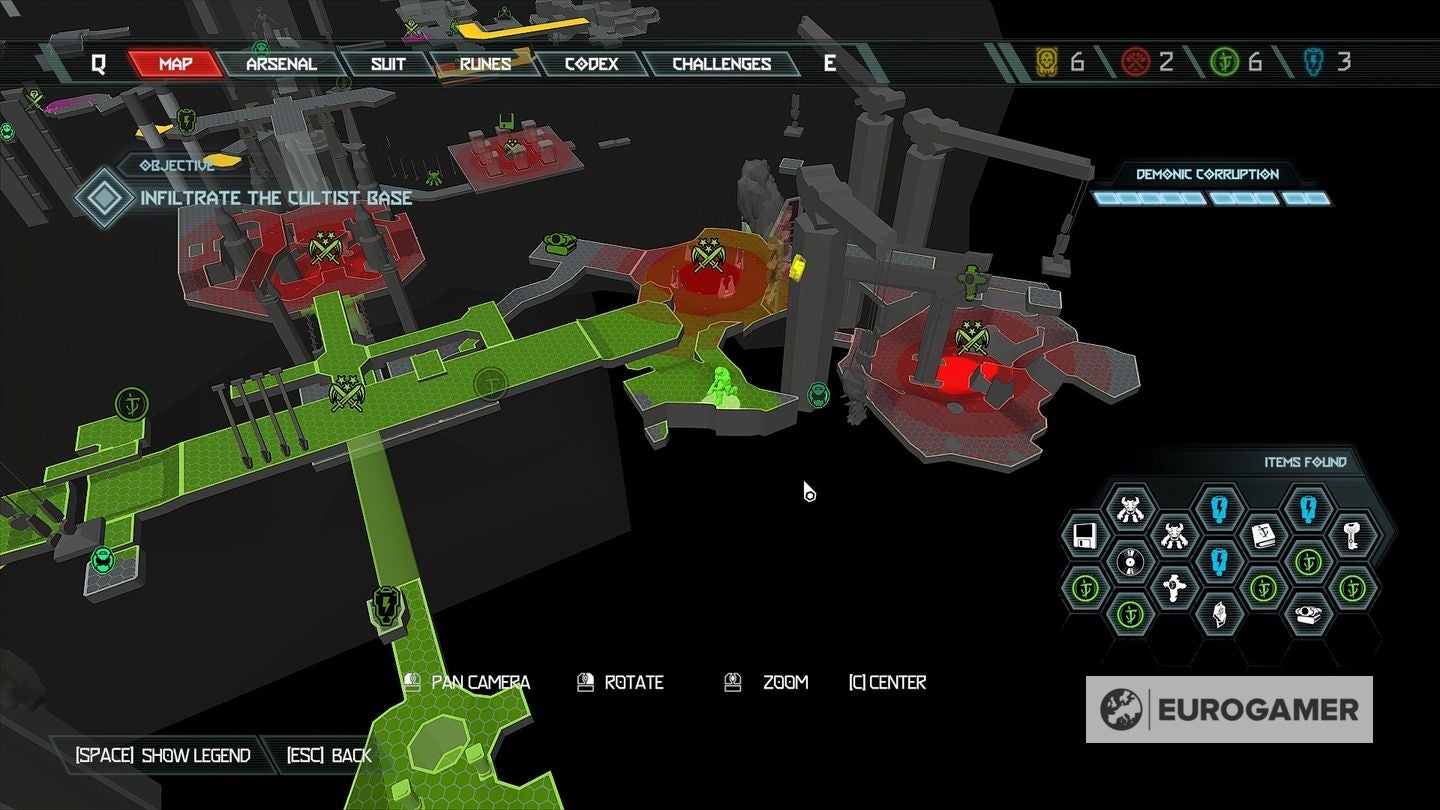Image resolution: width=1440 pixels, height=810 pixels.
Task: Open the Challenges tab
Action: pyautogui.click(x=721, y=64)
